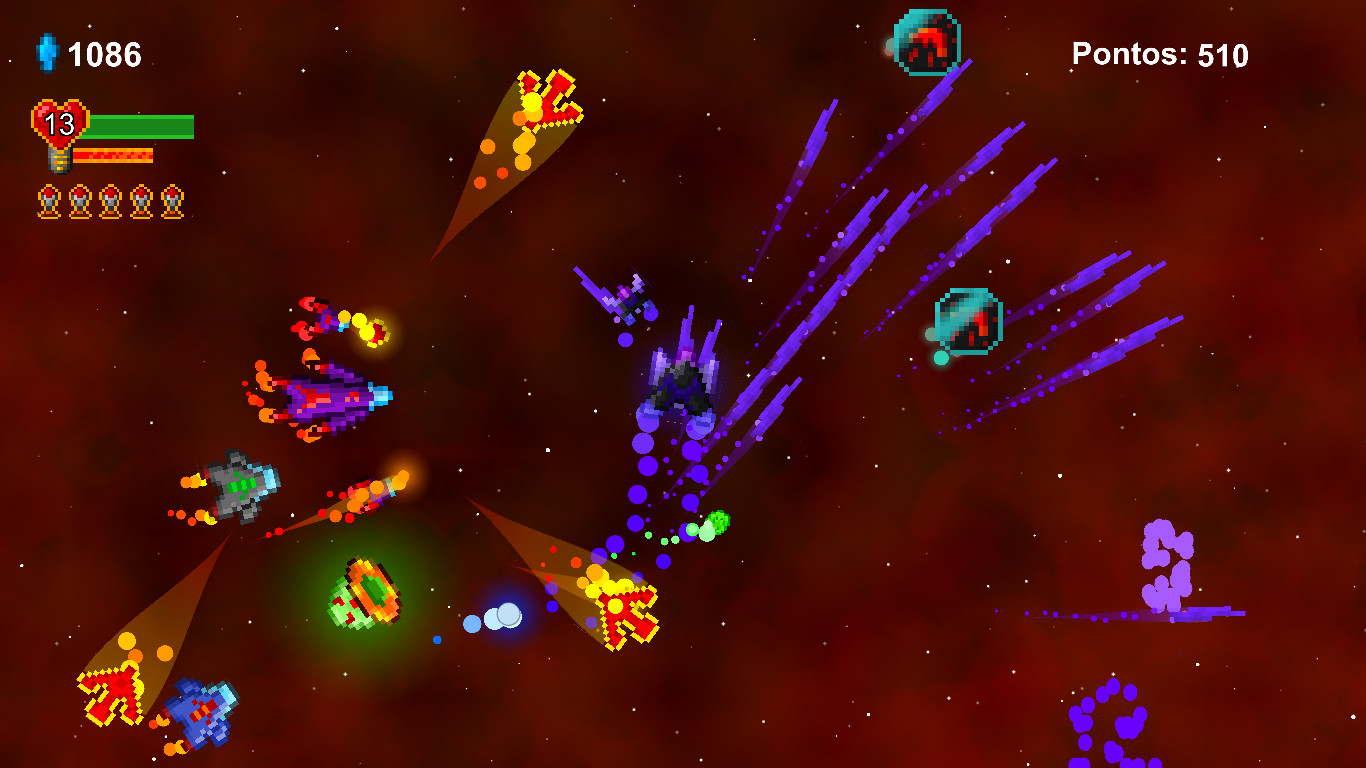
Task: Select the purple player ship in center
Action: point(685,385)
